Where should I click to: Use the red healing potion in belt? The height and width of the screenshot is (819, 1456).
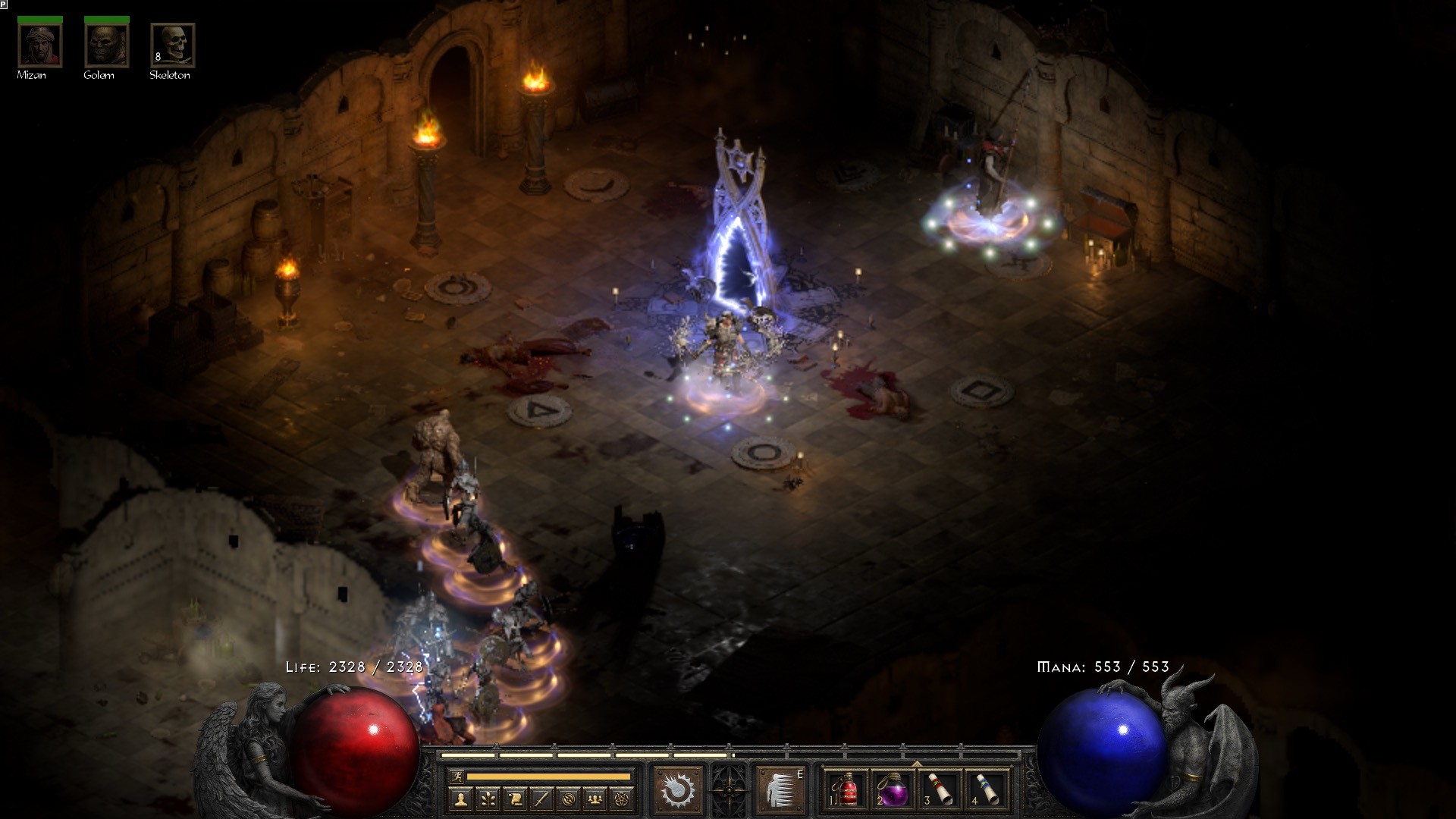pos(846,790)
